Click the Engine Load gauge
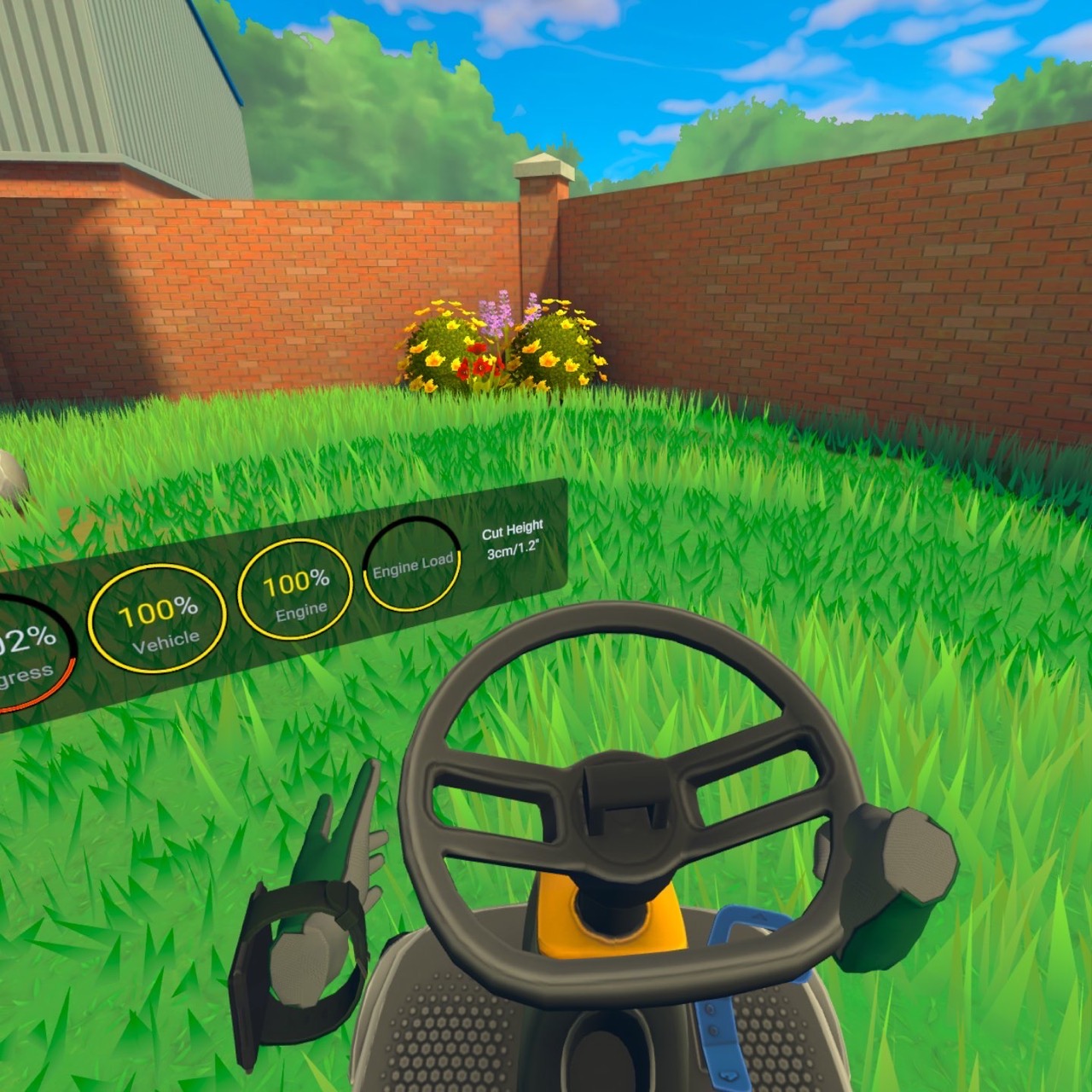 (412, 562)
